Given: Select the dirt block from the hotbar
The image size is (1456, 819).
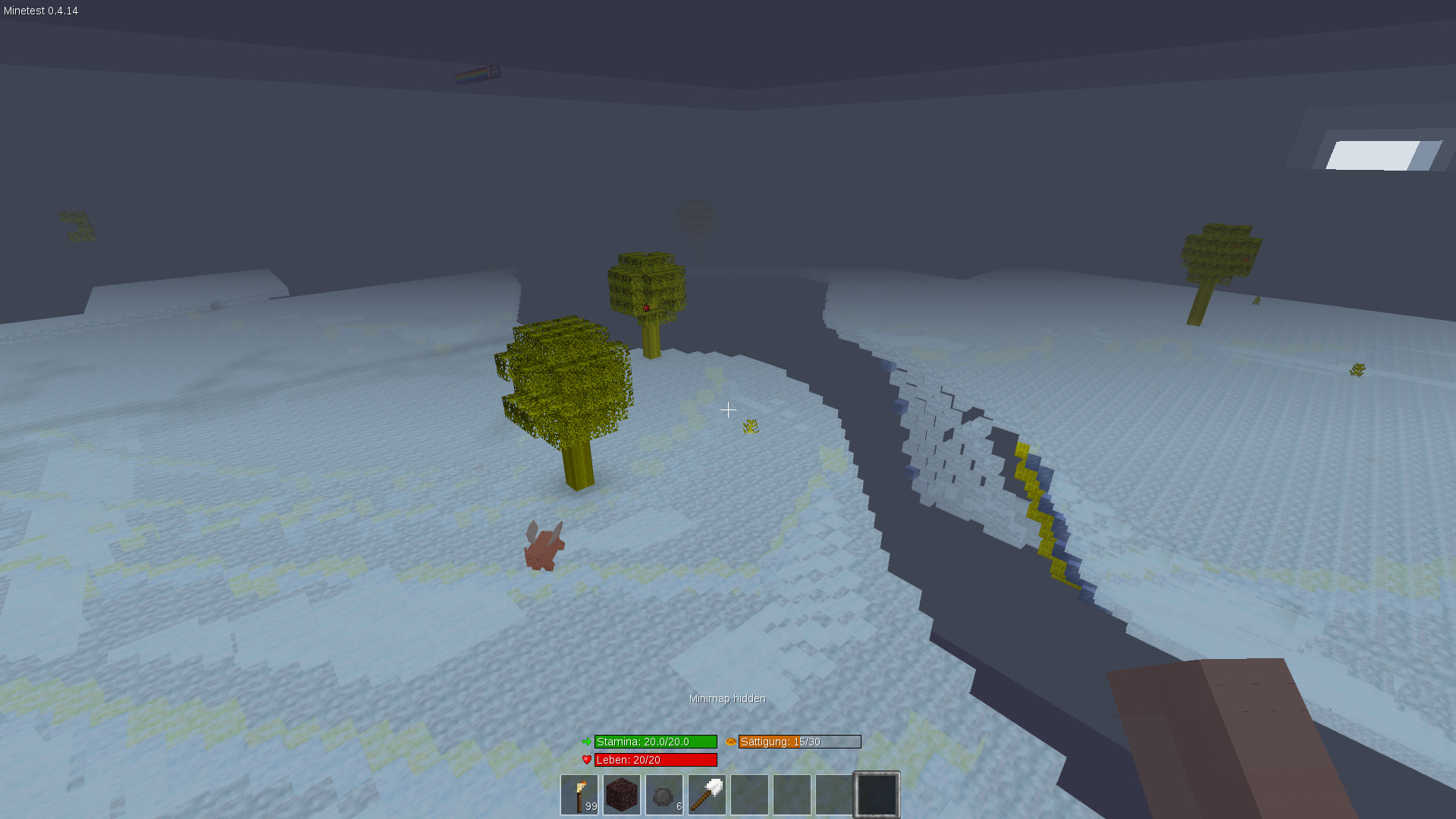Looking at the screenshot, I should [621, 794].
